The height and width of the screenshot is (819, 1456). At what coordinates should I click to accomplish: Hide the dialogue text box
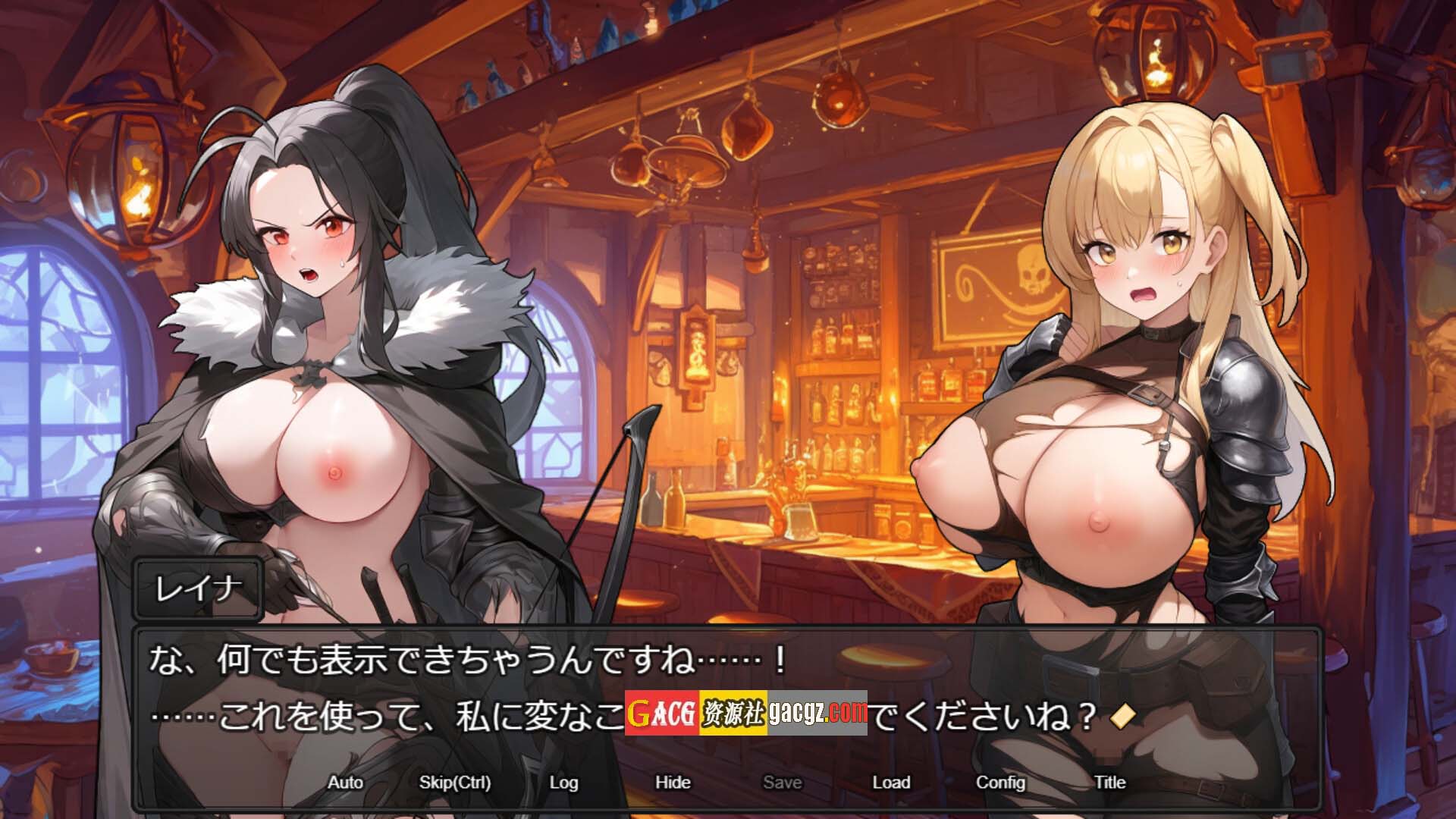coord(673,782)
